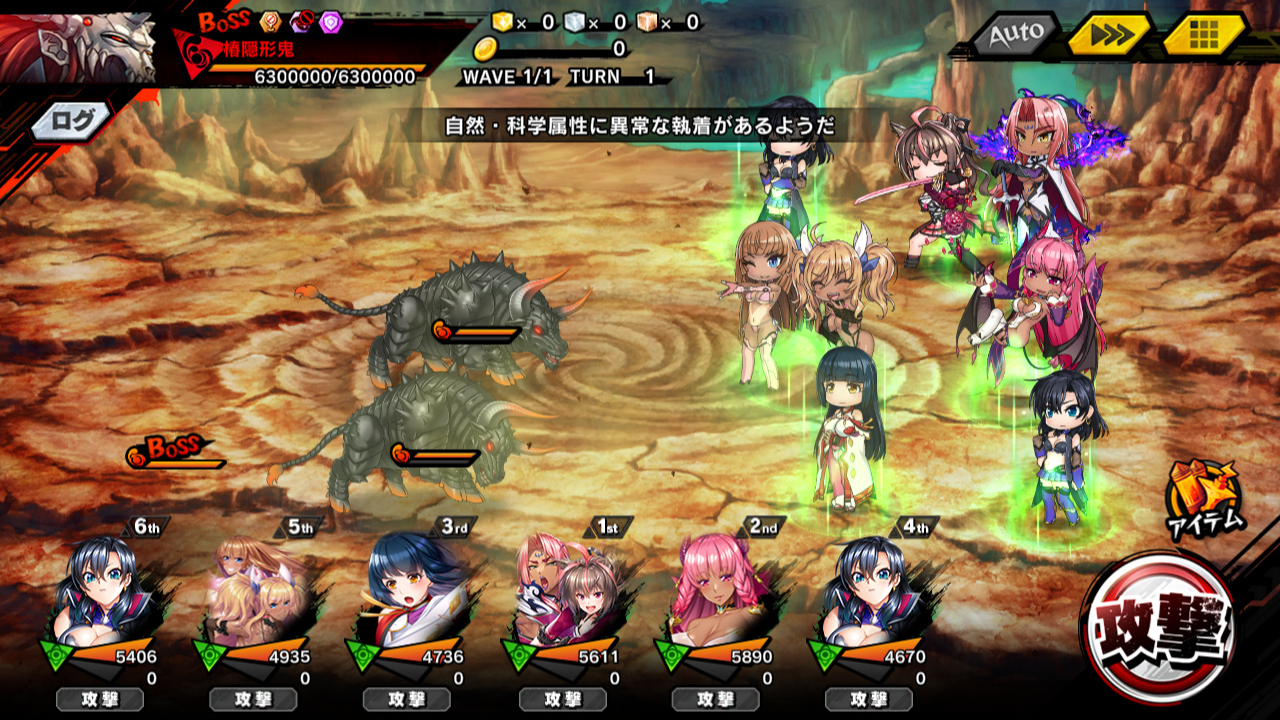
Task: Activate the triple-arrow fast forward button
Action: pos(1110,36)
